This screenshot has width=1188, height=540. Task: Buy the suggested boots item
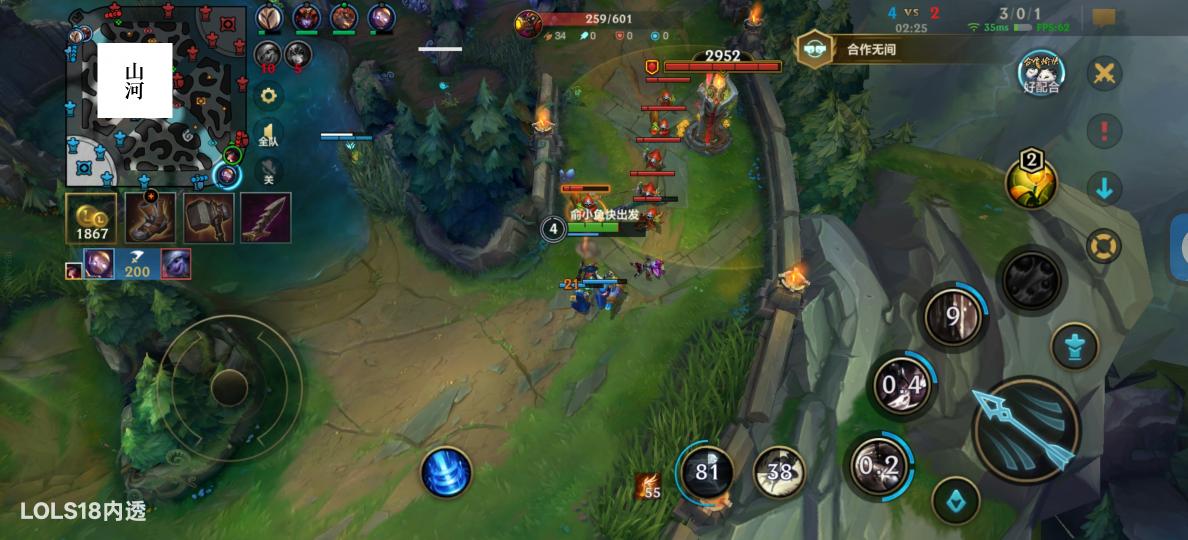coord(150,218)
